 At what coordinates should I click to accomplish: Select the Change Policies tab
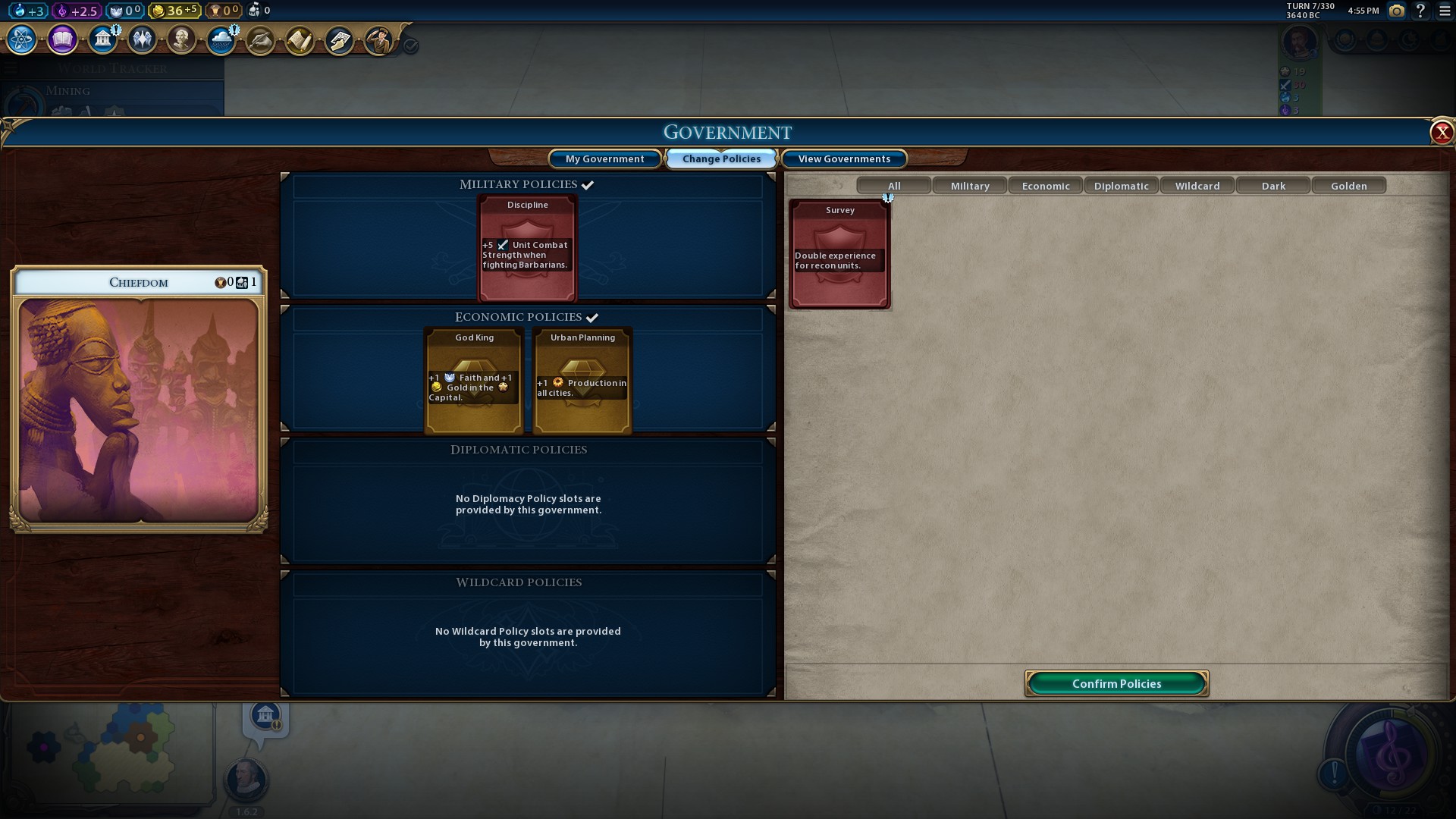coord(721,158)
